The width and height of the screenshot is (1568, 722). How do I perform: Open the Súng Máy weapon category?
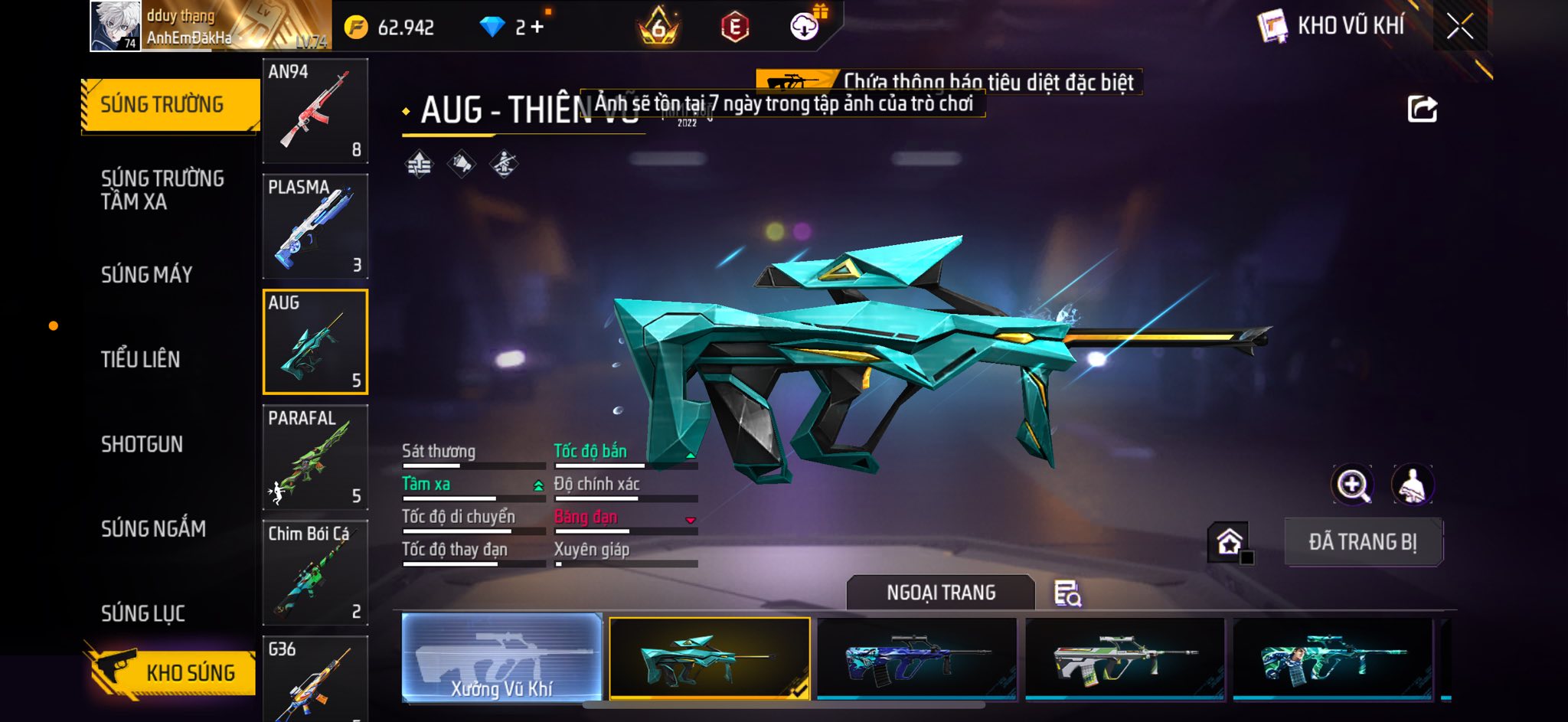click(147, 274)
